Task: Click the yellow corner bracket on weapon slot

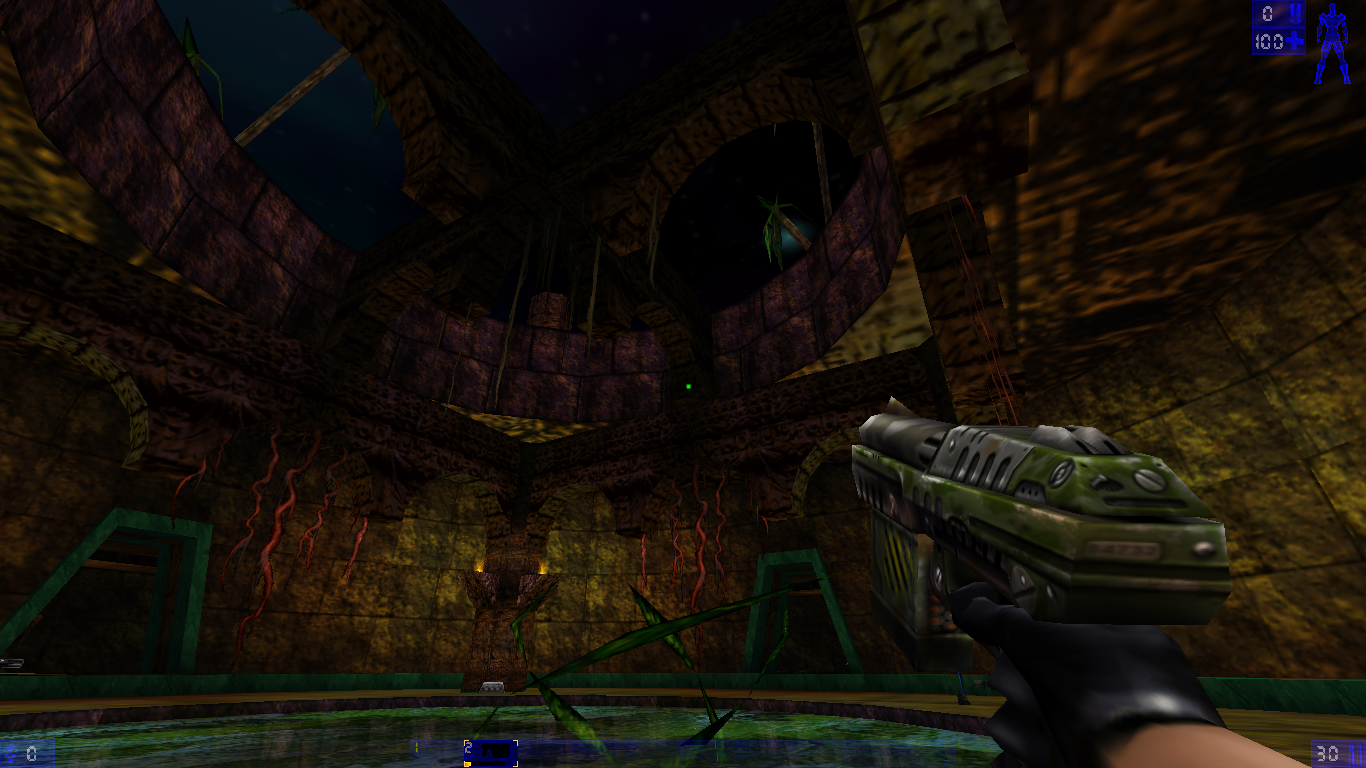Action: click(x=465, y=741)
